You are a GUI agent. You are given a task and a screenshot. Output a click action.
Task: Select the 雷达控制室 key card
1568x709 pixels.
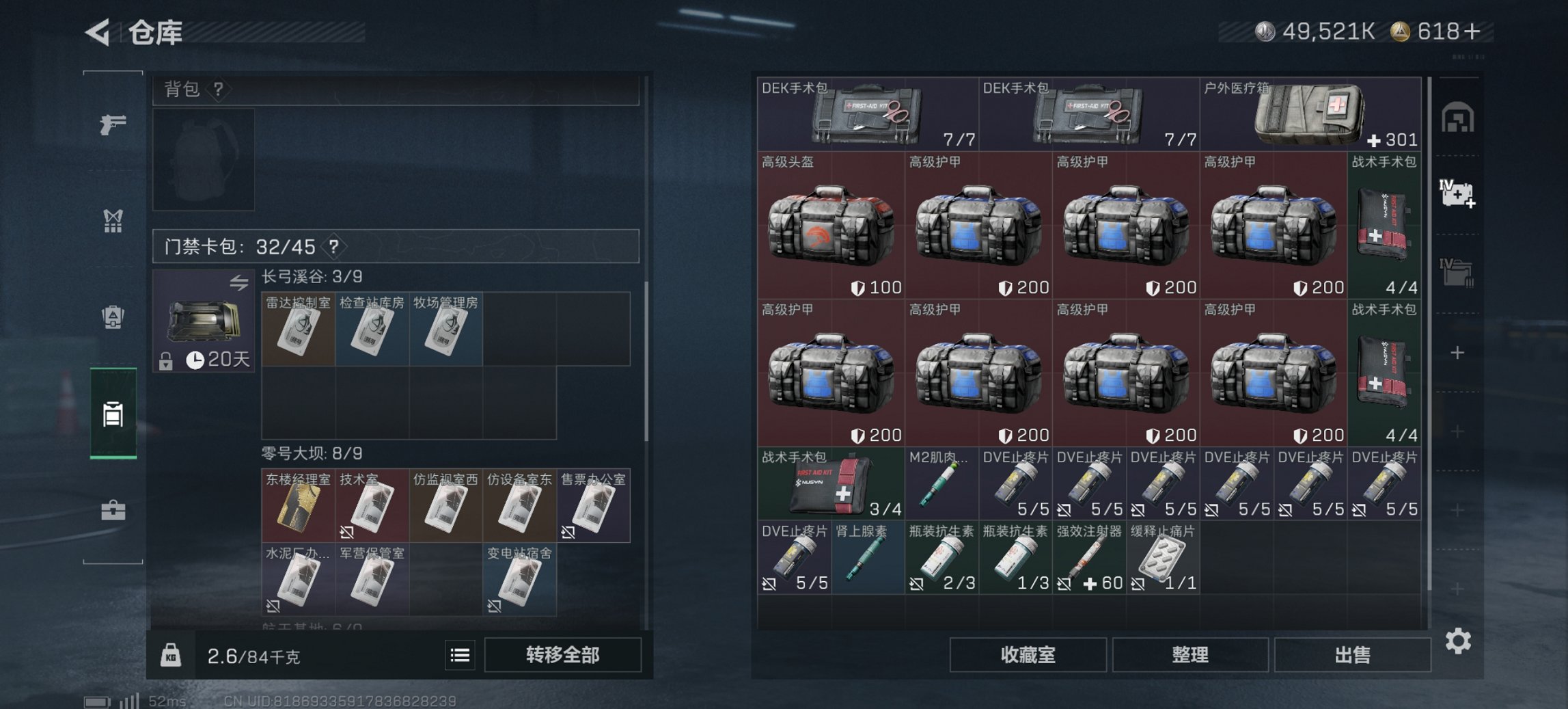click(x=299, y=330)
